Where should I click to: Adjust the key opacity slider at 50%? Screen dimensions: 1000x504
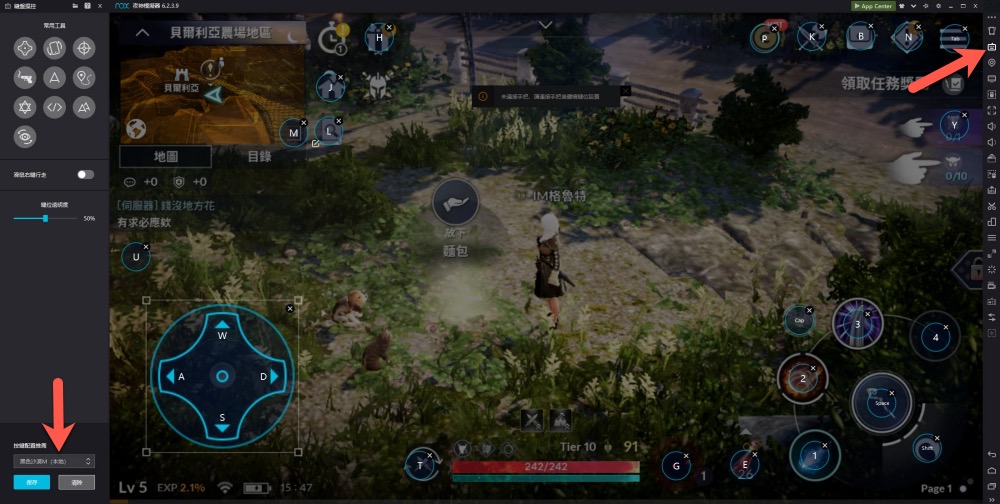click(x=45, y=218)
